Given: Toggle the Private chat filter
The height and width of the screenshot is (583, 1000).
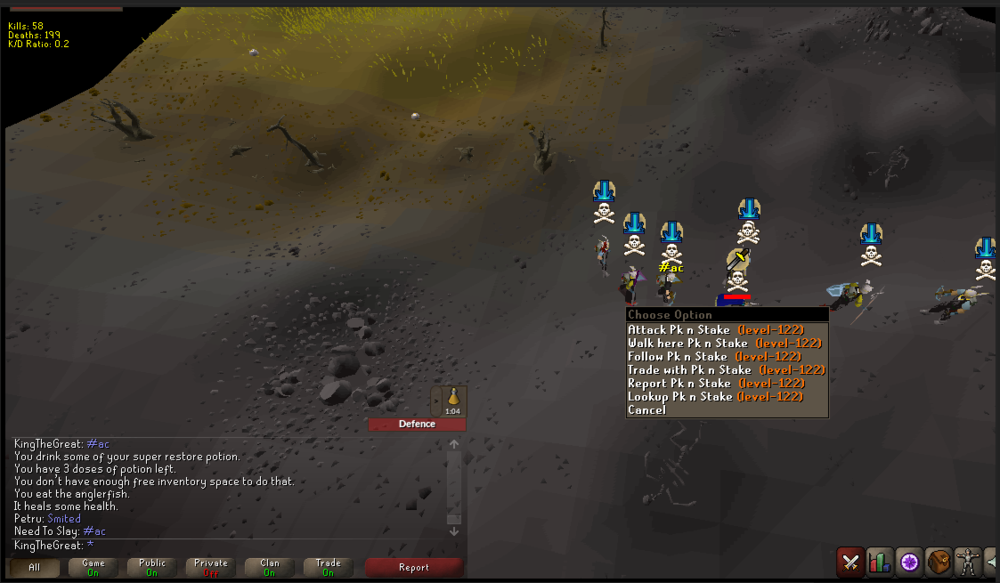Looking at the screenshot, I should [211, 567].
